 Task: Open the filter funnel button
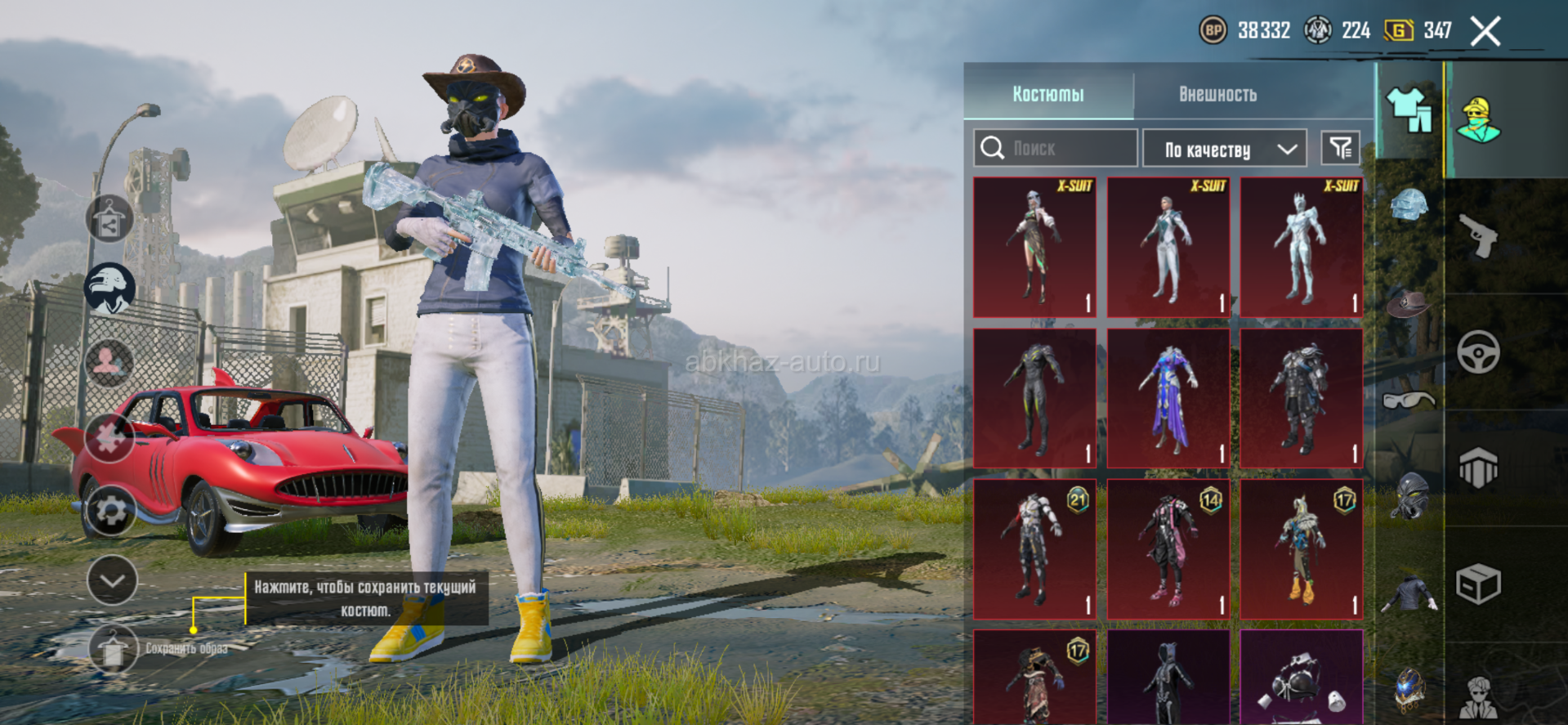pos(1341,148)
